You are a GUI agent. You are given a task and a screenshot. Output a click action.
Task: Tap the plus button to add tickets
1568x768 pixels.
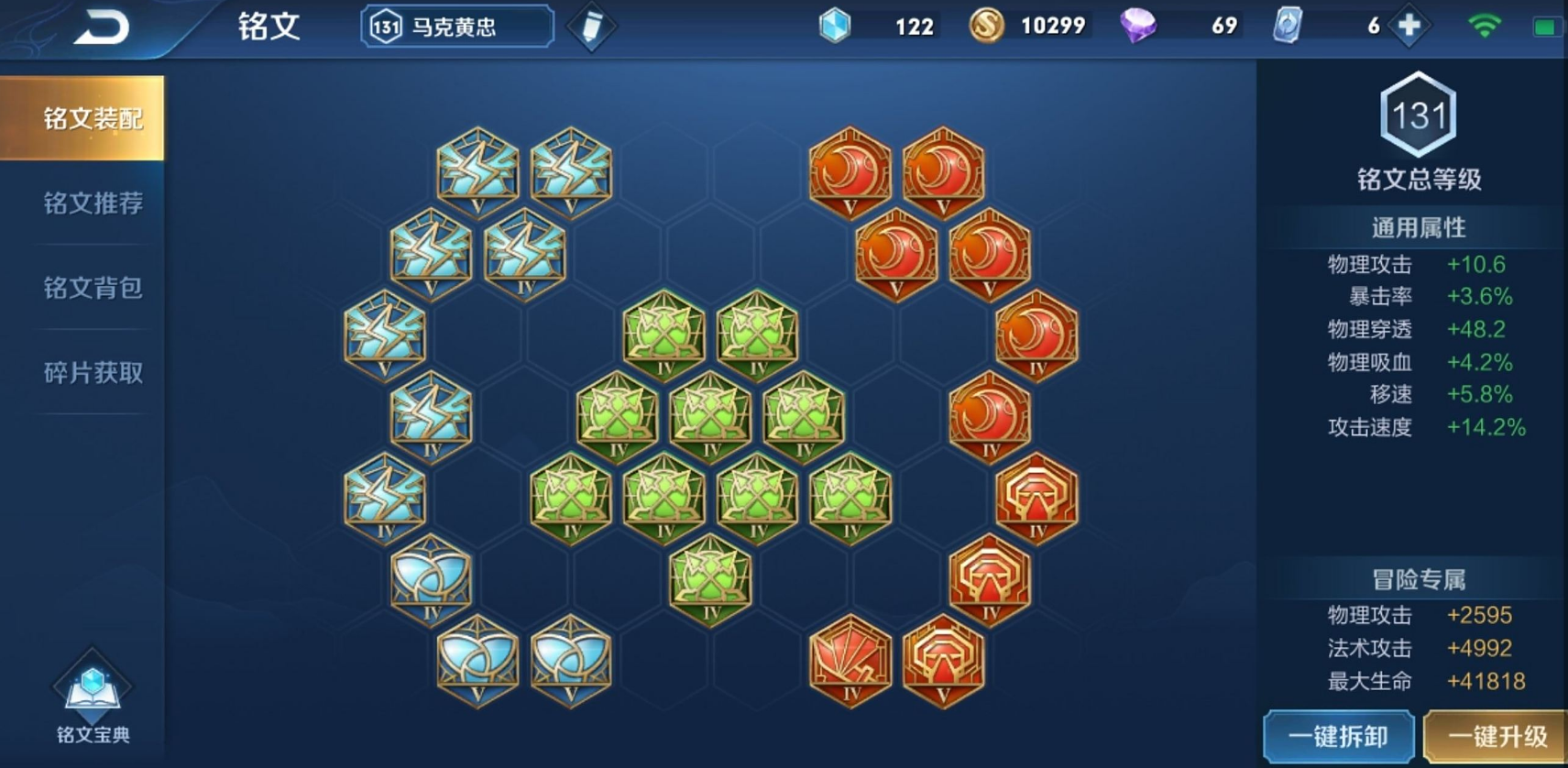tap(1409, 26)
